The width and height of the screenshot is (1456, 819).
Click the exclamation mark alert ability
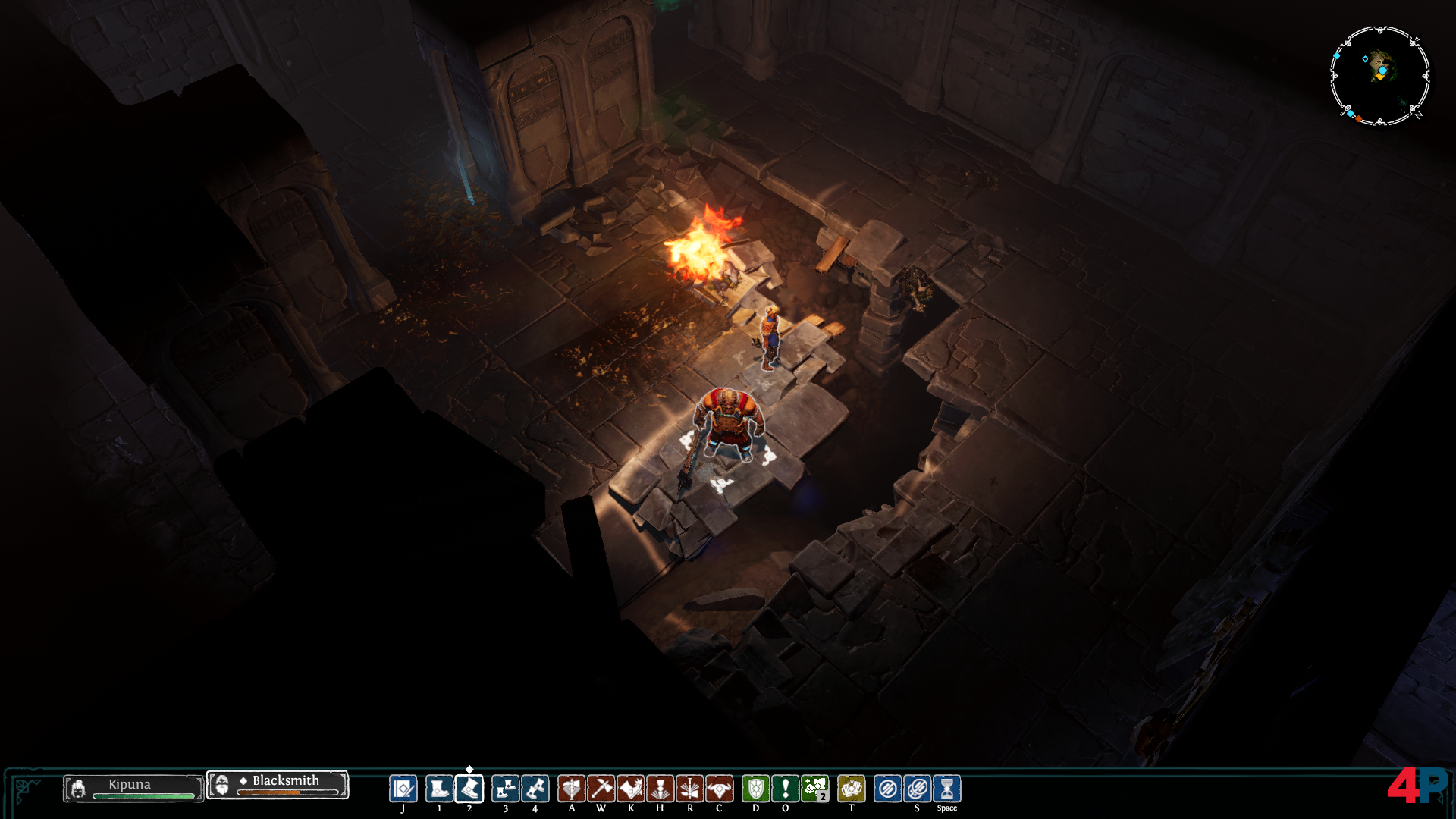click(x=785, y=789)
